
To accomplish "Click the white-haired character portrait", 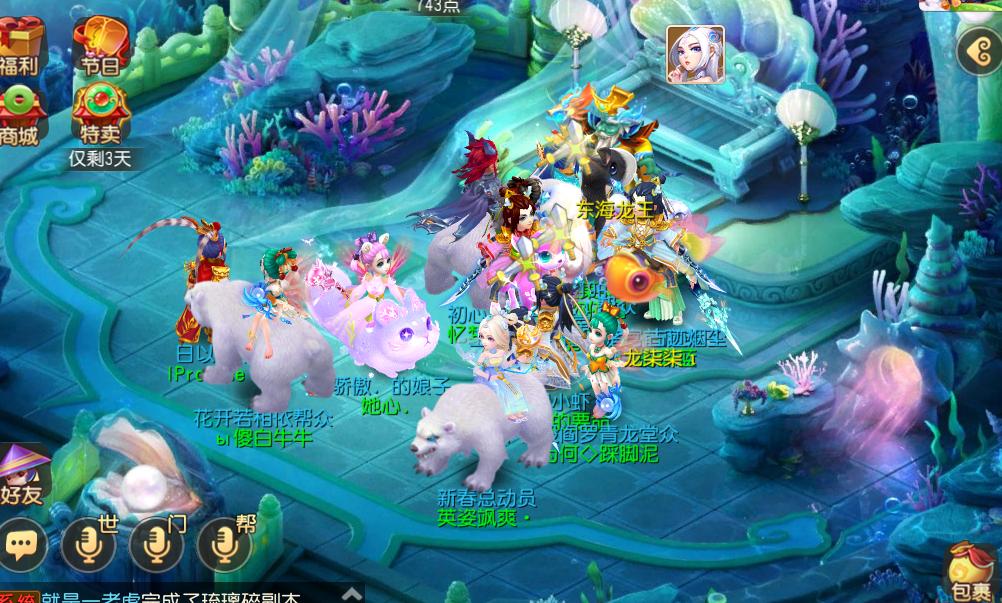I will click(x=695, y=55).
